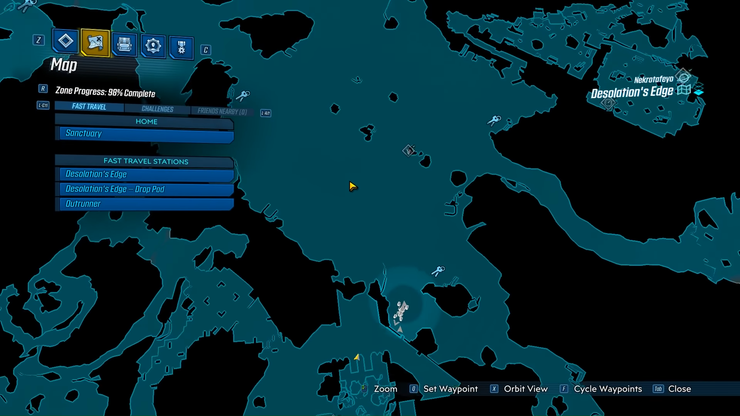Select the highlighted Map tab icon
Viewport: 740px width, 416px height.
point(95,42)
